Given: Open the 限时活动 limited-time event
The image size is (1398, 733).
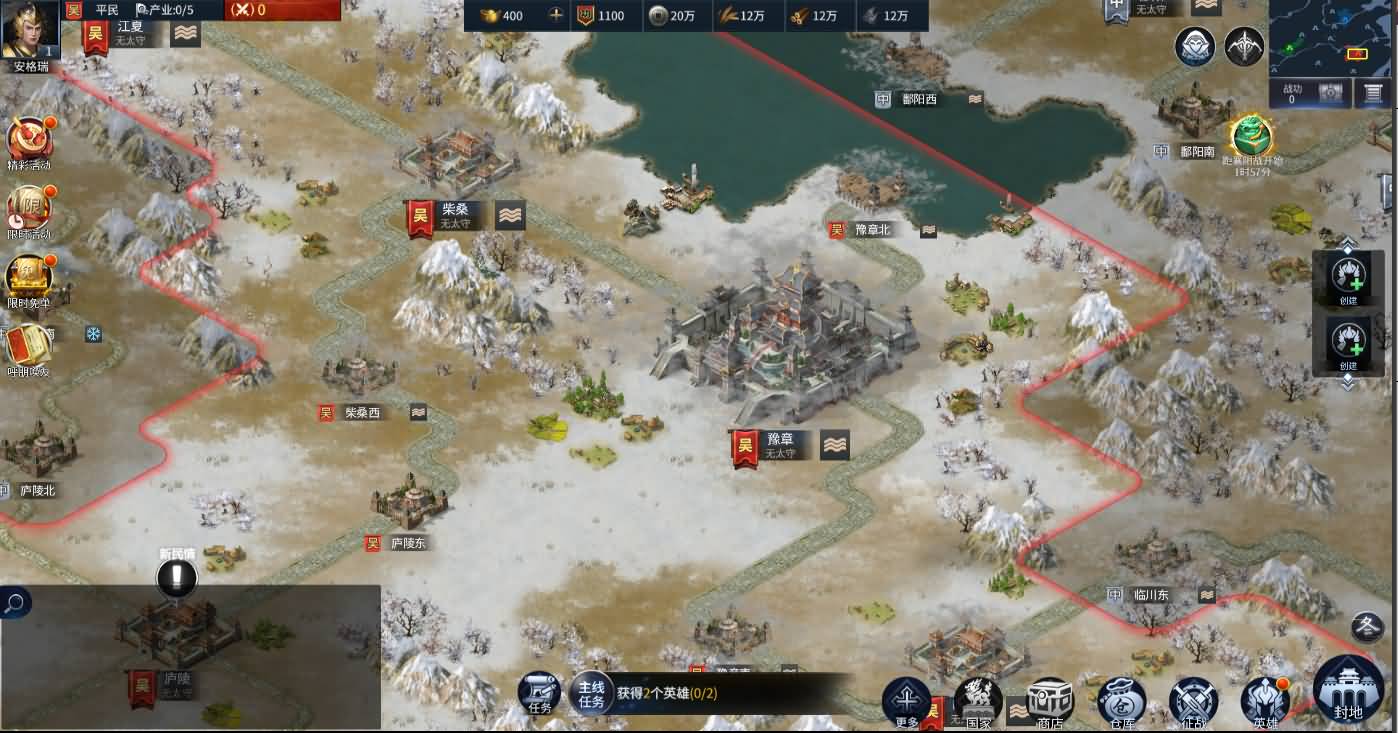Looking at the screenshot, I should (x=28, y=210).
